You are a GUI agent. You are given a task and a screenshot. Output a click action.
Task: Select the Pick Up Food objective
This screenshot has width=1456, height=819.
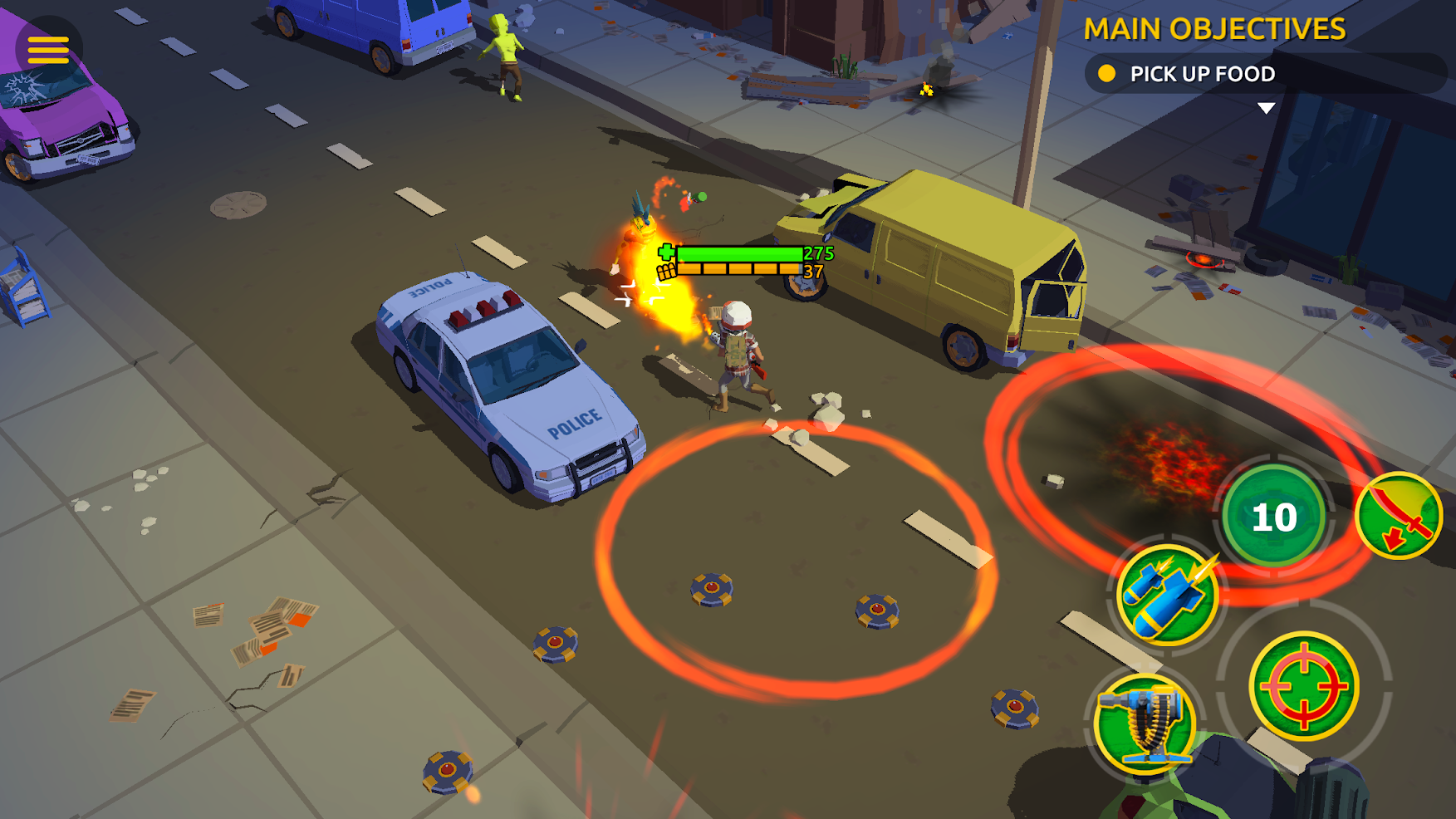[1201, 74]
